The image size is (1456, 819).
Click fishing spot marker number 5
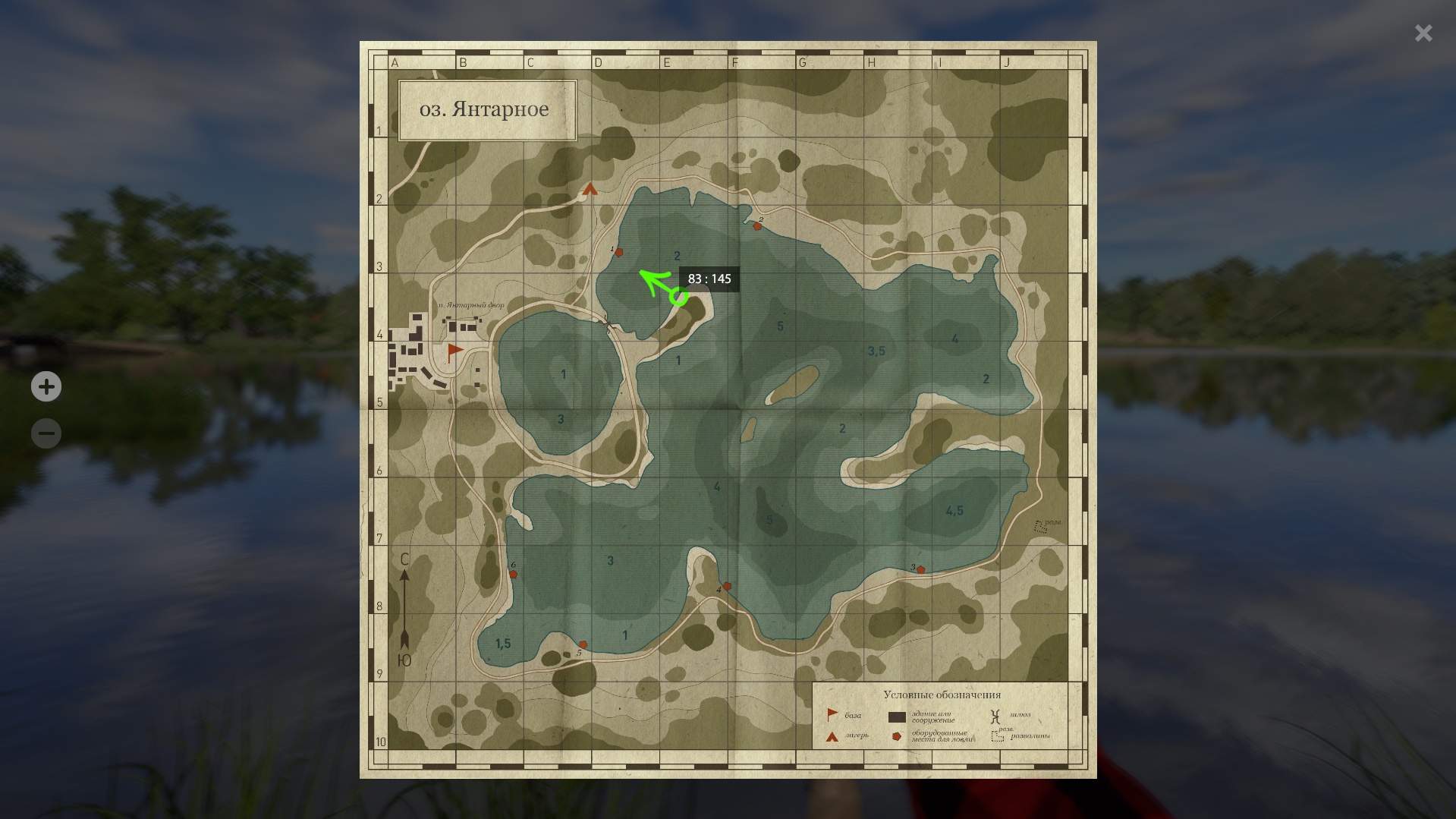[x=583, y=644]
